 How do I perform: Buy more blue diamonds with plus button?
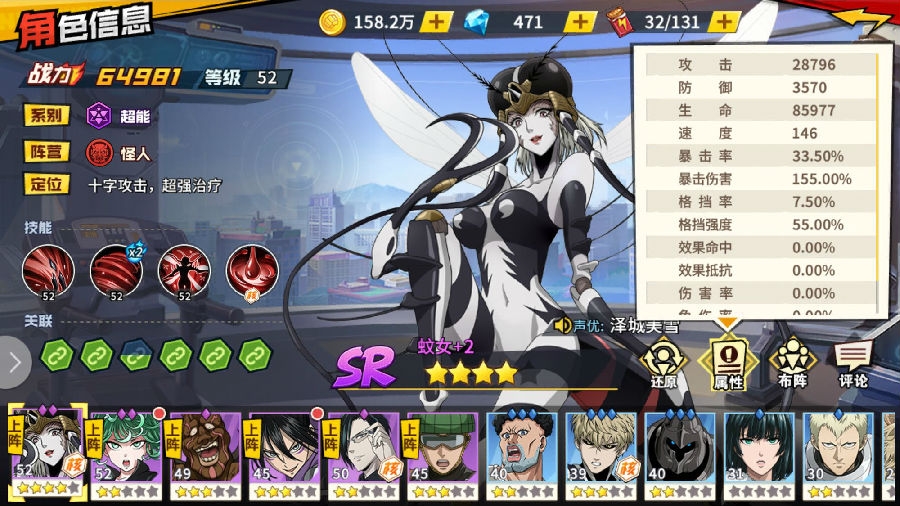point(581,21)
